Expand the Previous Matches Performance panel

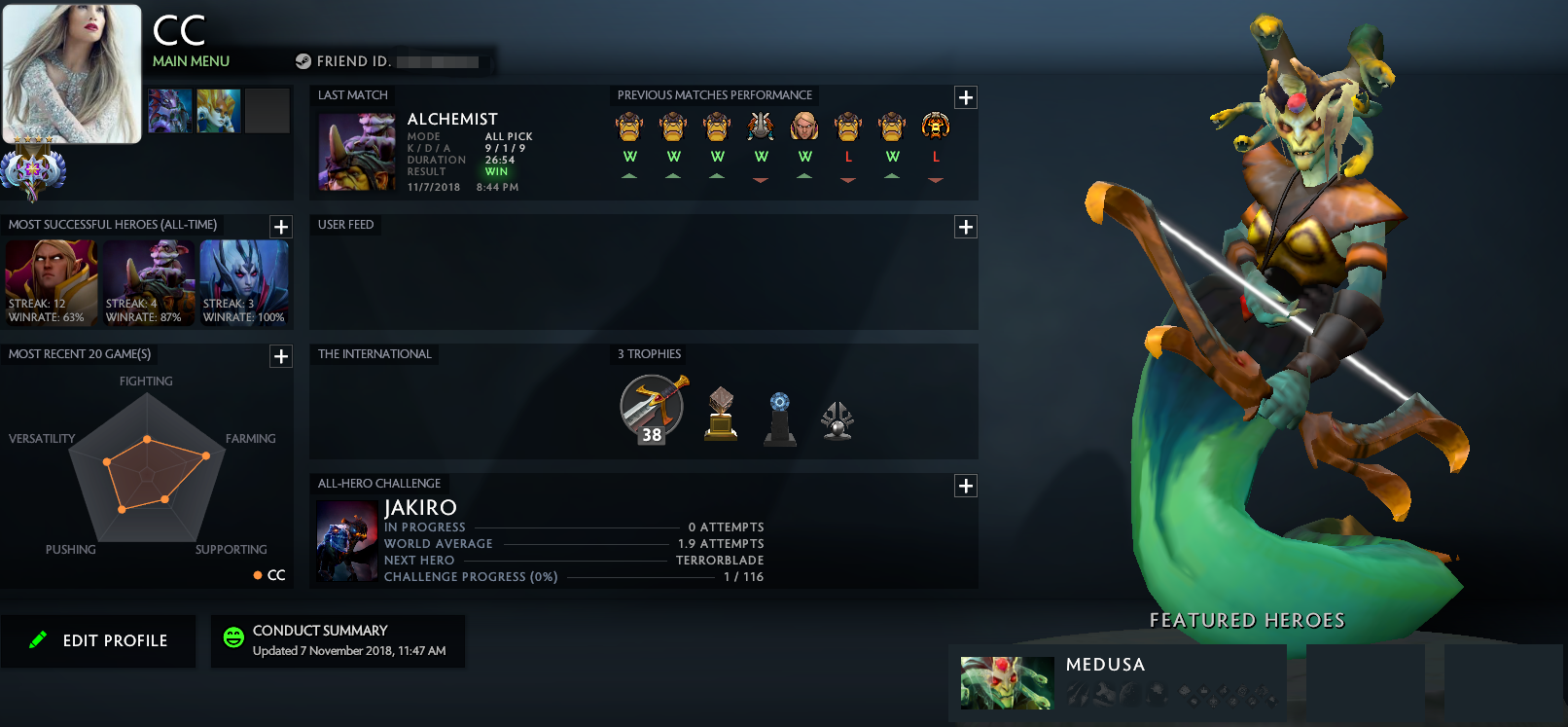pyautogui.click(x=965, y=97)
